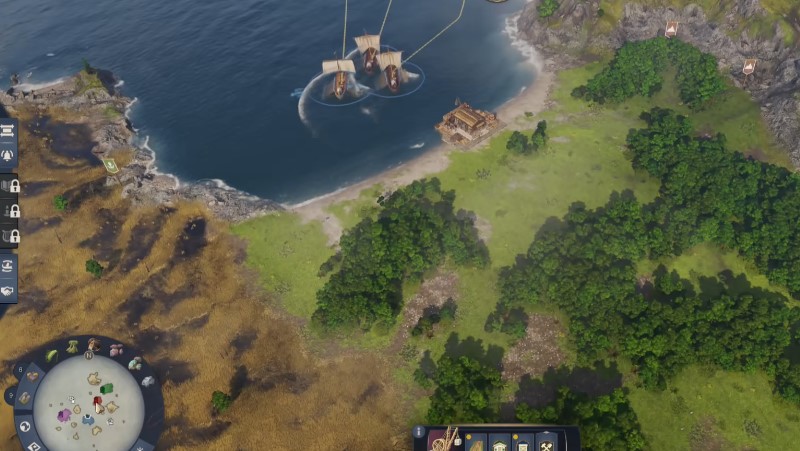
Task: Open the handshake diplomacy button
Action: (x=7, y=289)
